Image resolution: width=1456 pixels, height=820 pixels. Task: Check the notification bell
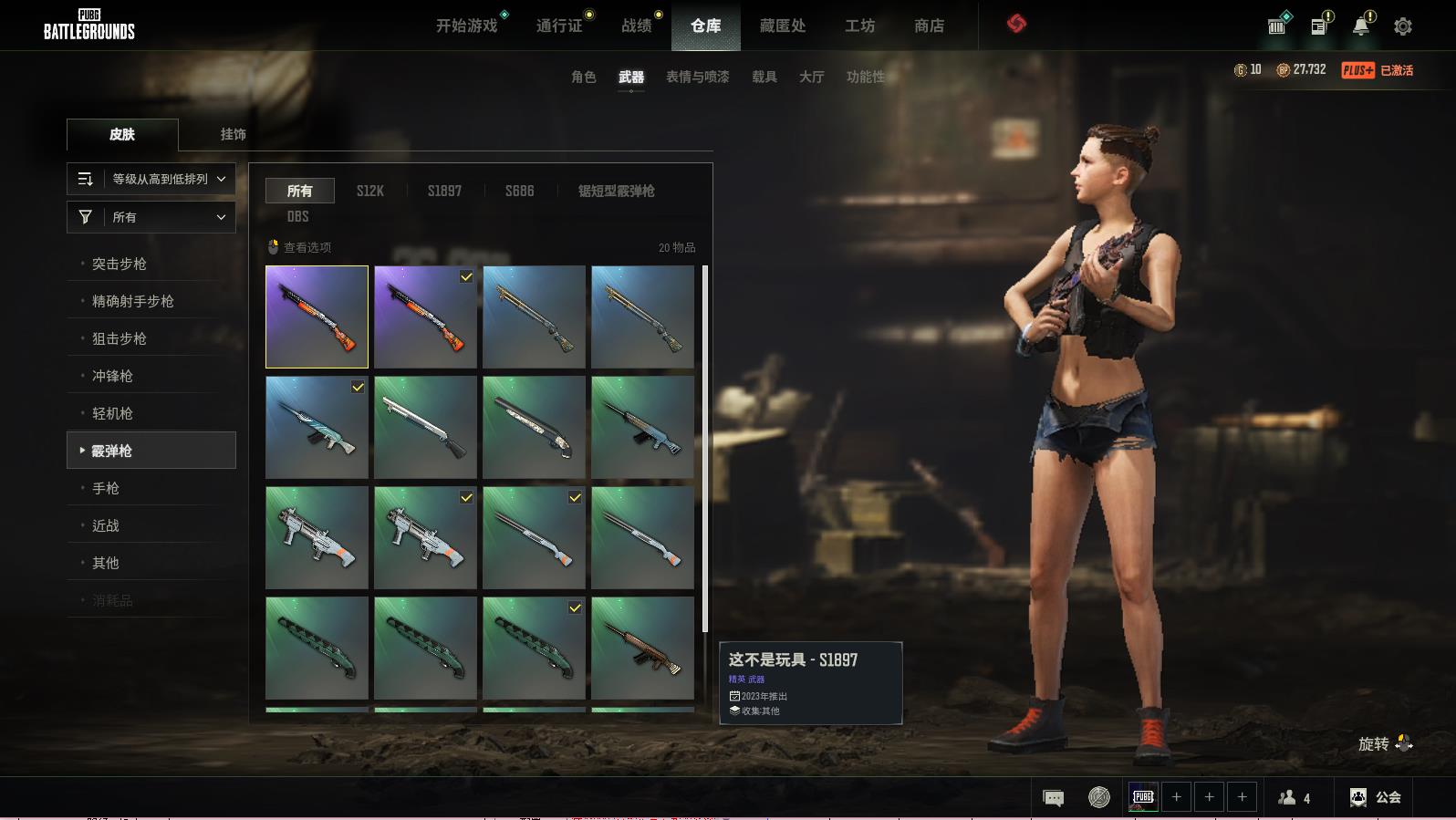point(1360,26)
